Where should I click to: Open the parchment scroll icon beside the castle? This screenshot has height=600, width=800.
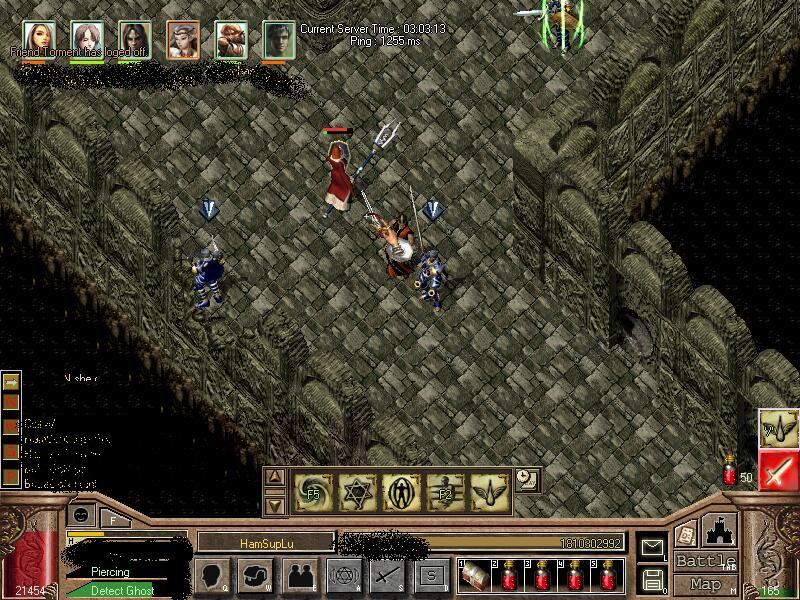(x=684, y=535)
